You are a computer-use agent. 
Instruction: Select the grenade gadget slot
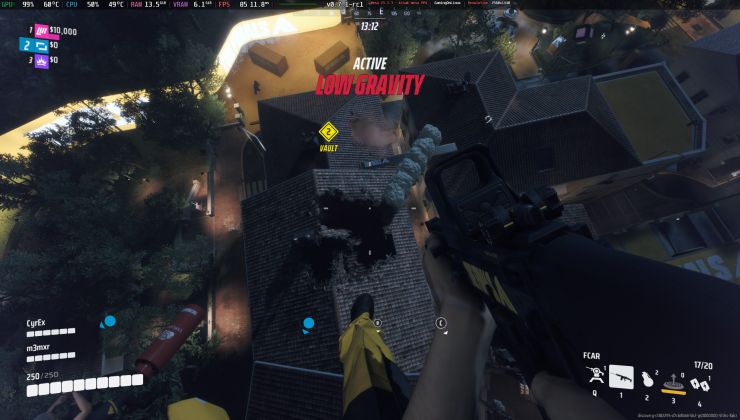click(x=646, y=380)
